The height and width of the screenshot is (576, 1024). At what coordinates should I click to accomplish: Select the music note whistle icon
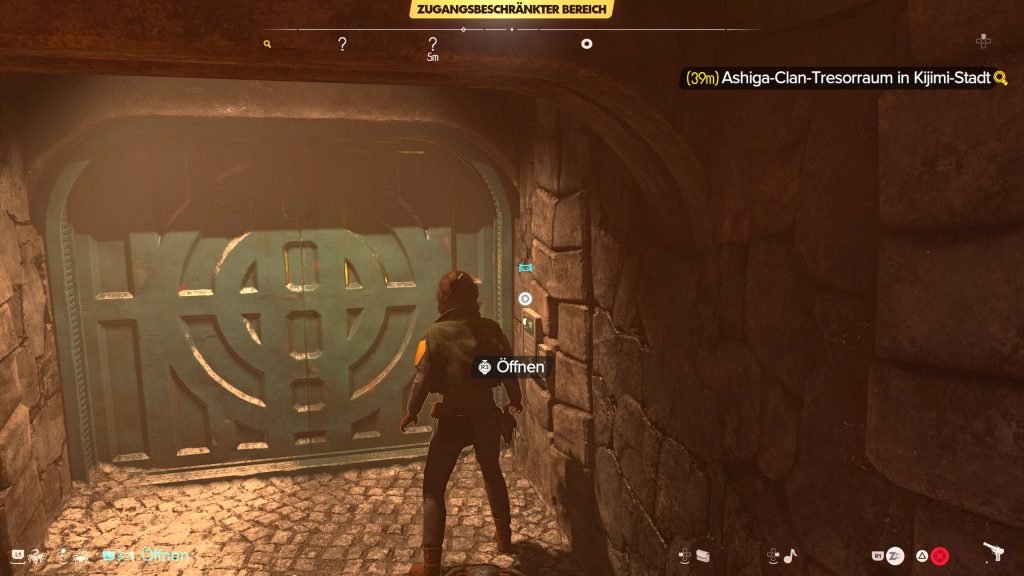790,555
